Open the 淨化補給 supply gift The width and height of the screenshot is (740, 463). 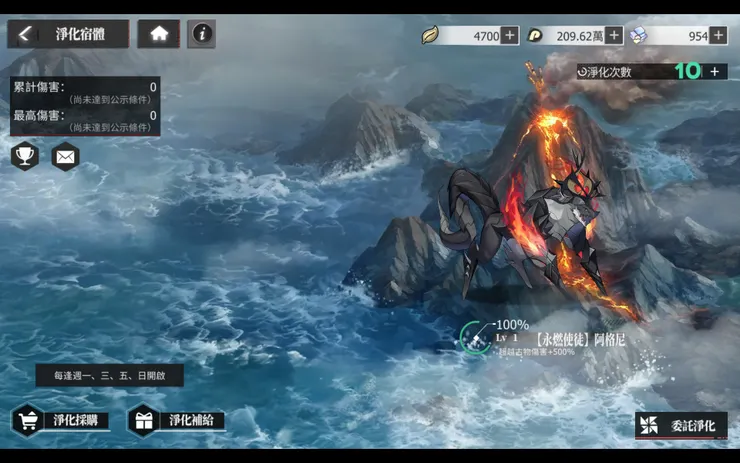177,420
